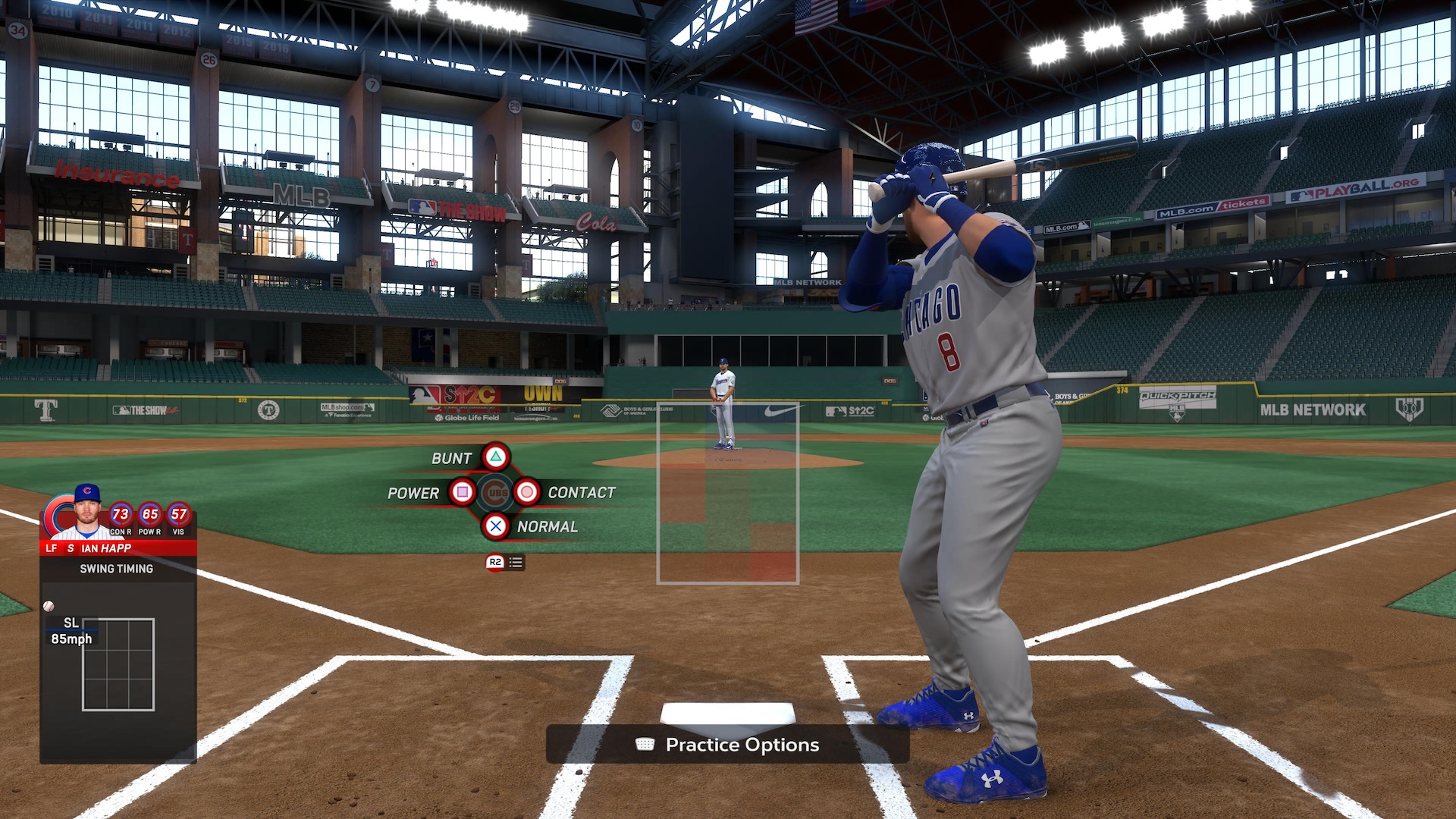Select the Bunt swing option
The image size is (1456, 819).
pos(495,457)
